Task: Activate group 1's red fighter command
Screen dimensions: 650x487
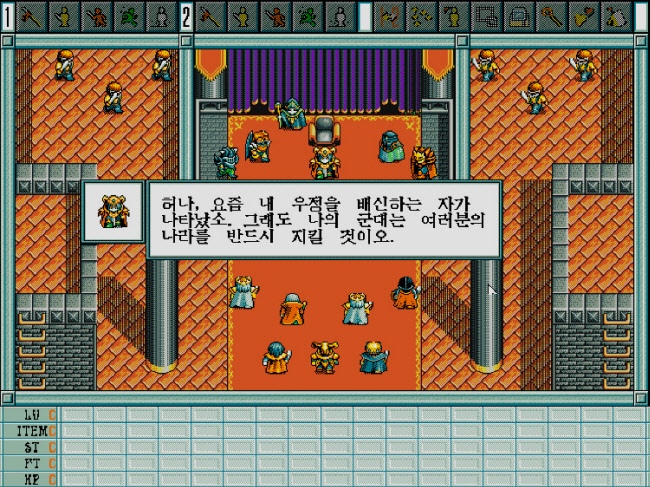Action: 95,16
